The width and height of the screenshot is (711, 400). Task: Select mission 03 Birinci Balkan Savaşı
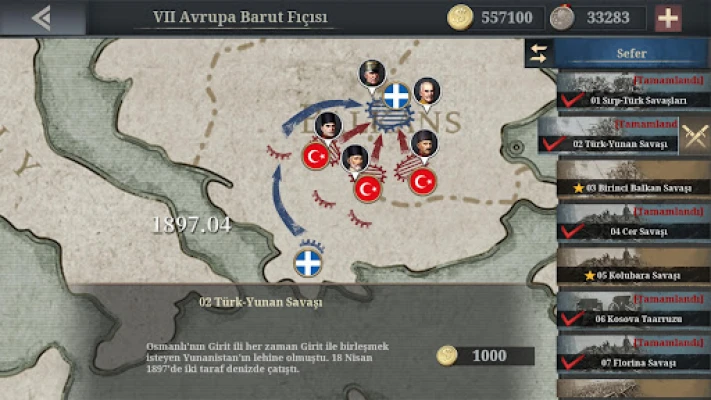click(632, 180)
